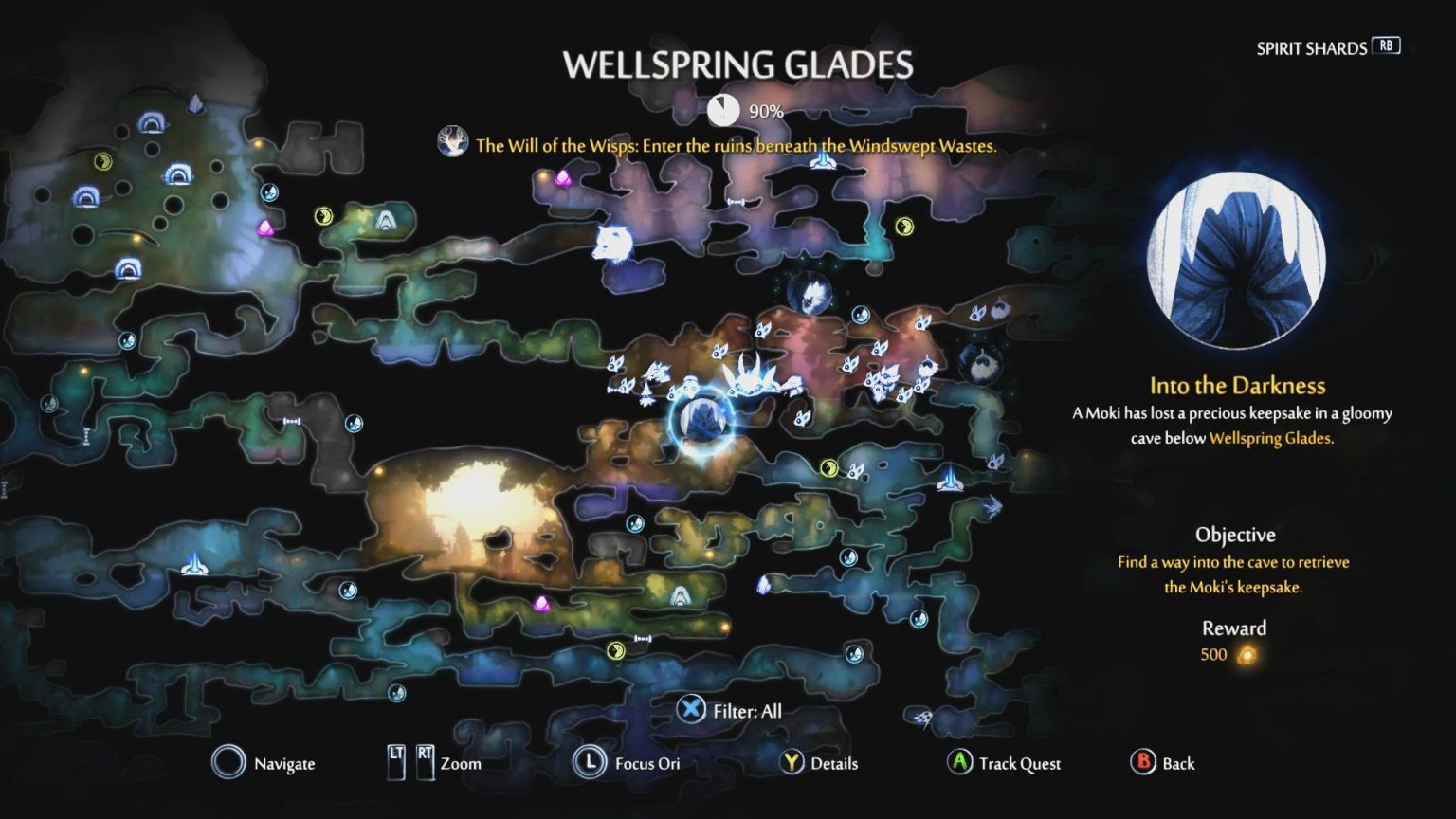Viewport: 1456px width, 819px height.
Task: Select Ori's glowing location marker on the map
Action: 705,420
